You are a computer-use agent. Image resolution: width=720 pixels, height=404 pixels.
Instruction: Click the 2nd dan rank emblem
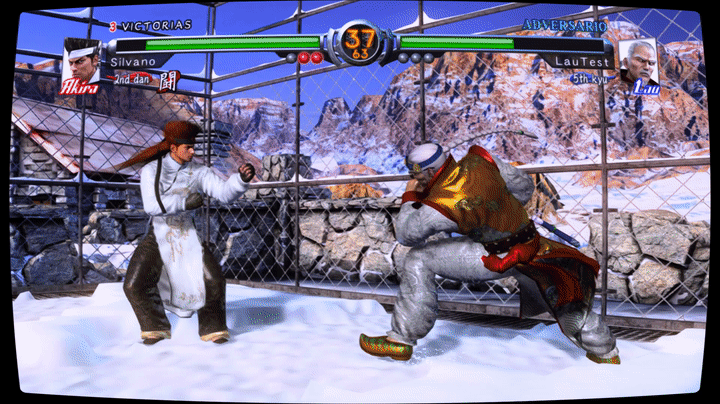(169, 79)
